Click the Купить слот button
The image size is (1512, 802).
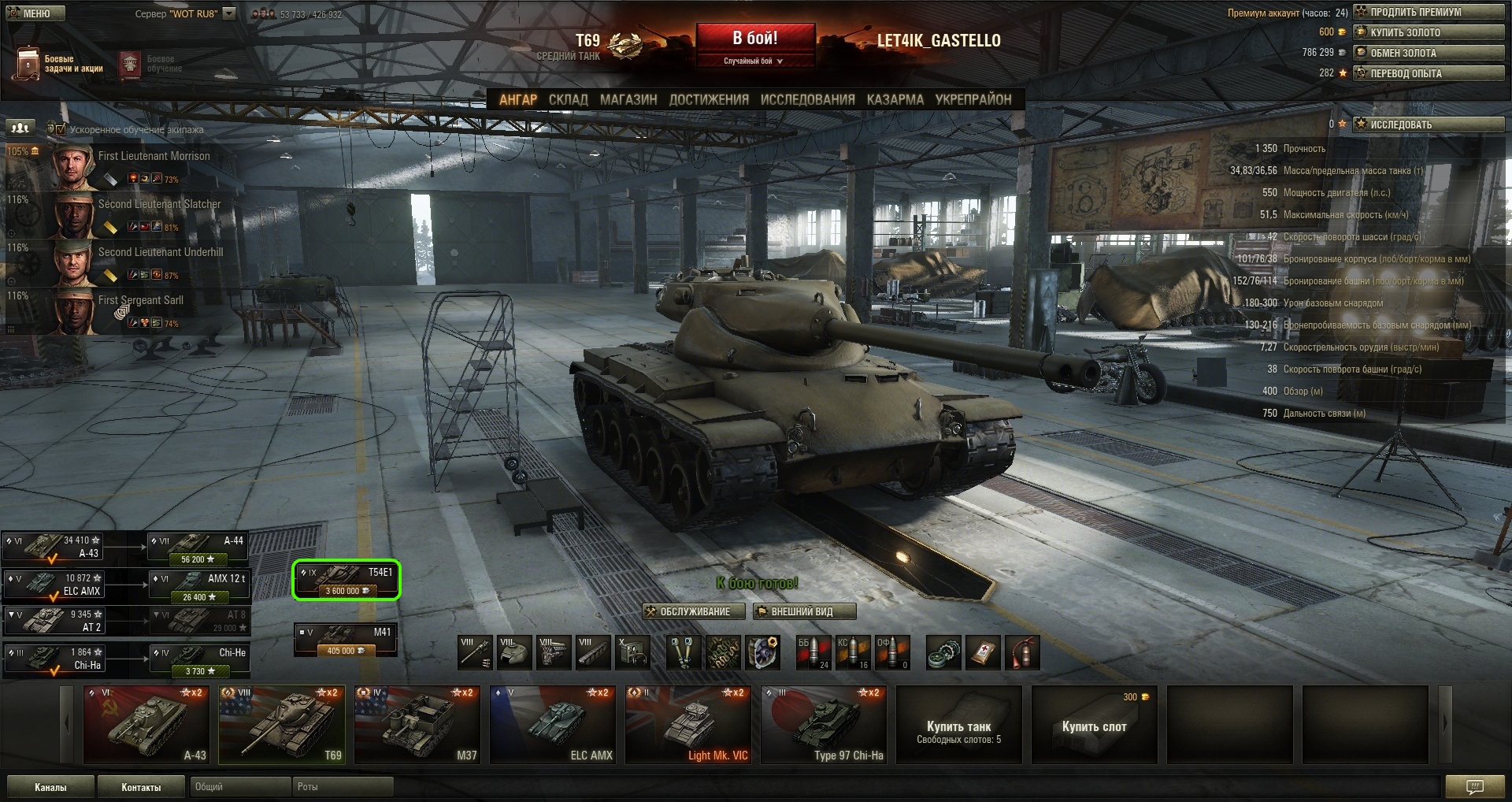pos(1094,725)
